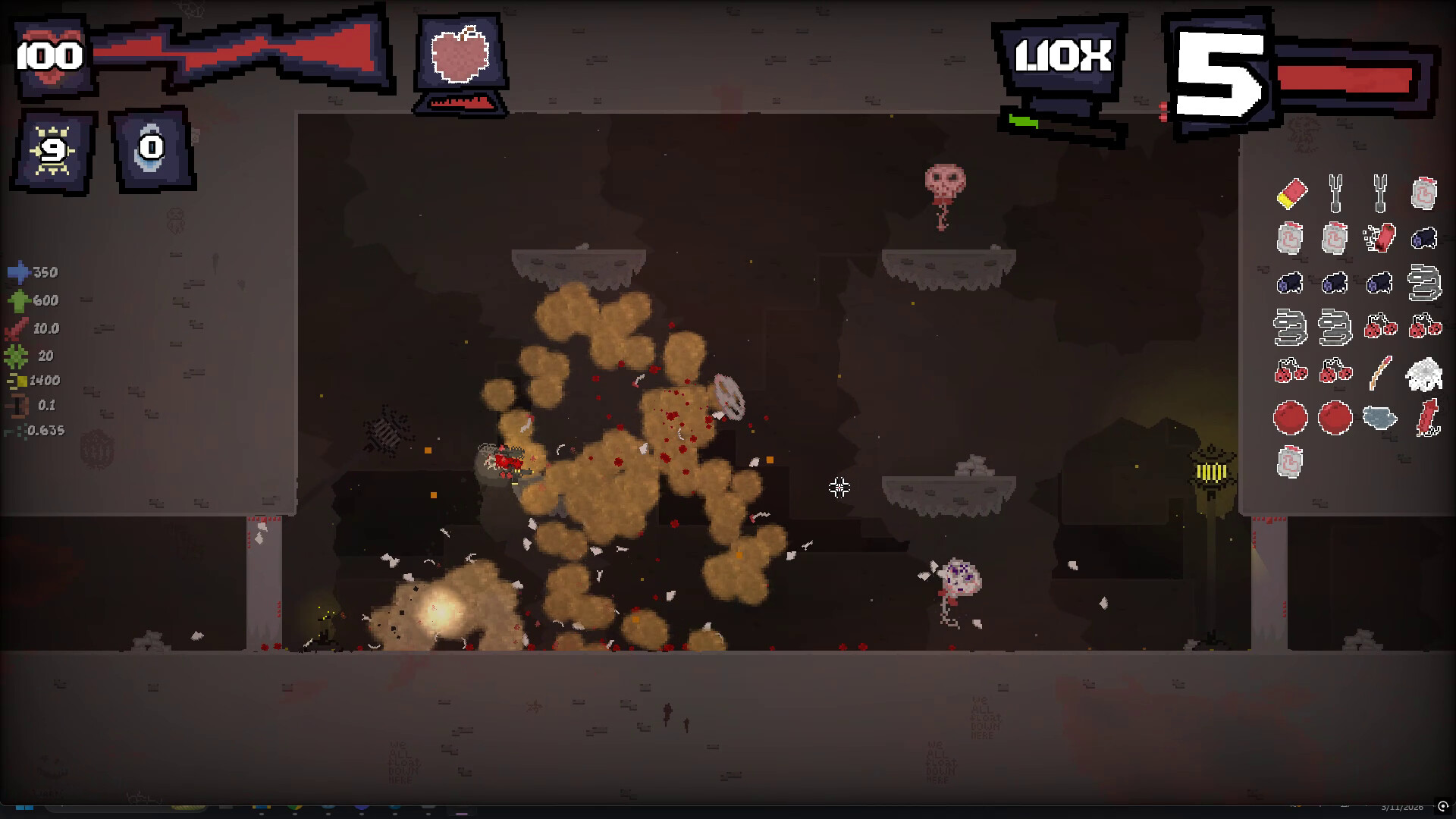1456x819 pixels.
Task: Click a silver spring item in the inventory
Action: point(1423,284)
